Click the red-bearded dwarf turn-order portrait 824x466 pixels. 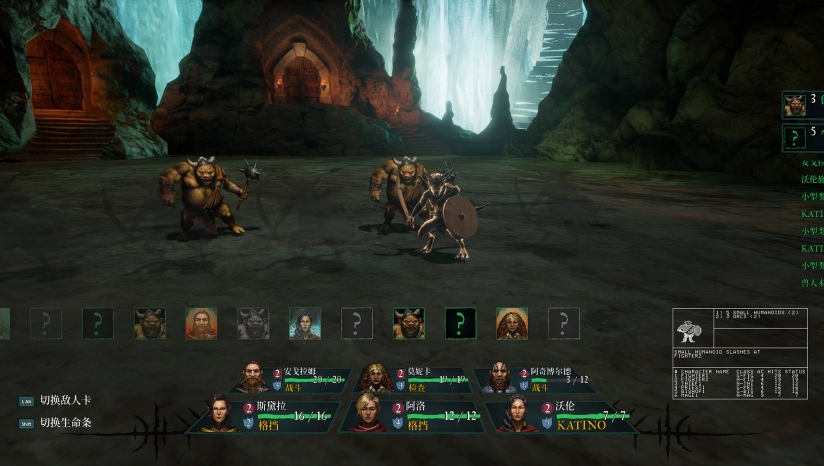(201, 323)
